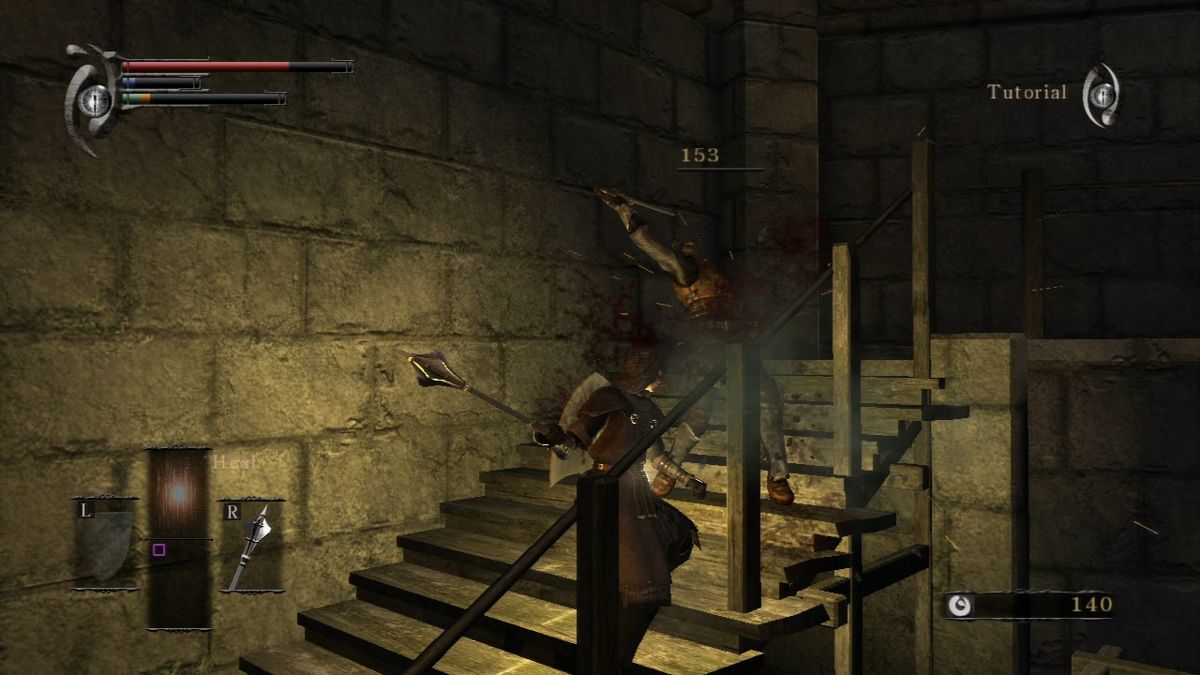Click the character emblem beside the status bars
Screen dimensions: 1200x675
click(93, 99)
